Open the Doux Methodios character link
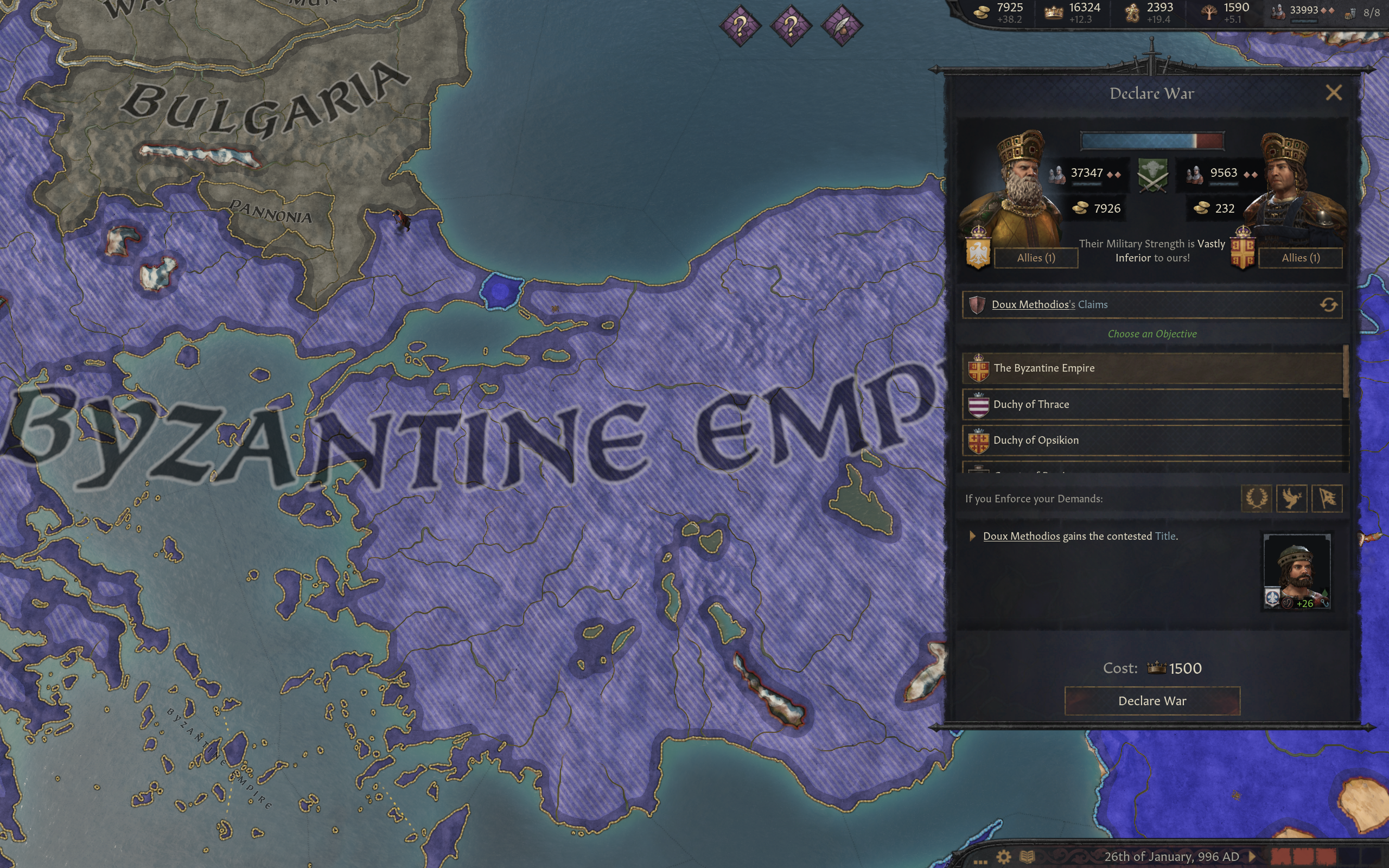The image size is (1389, 868). (1022, 536)
